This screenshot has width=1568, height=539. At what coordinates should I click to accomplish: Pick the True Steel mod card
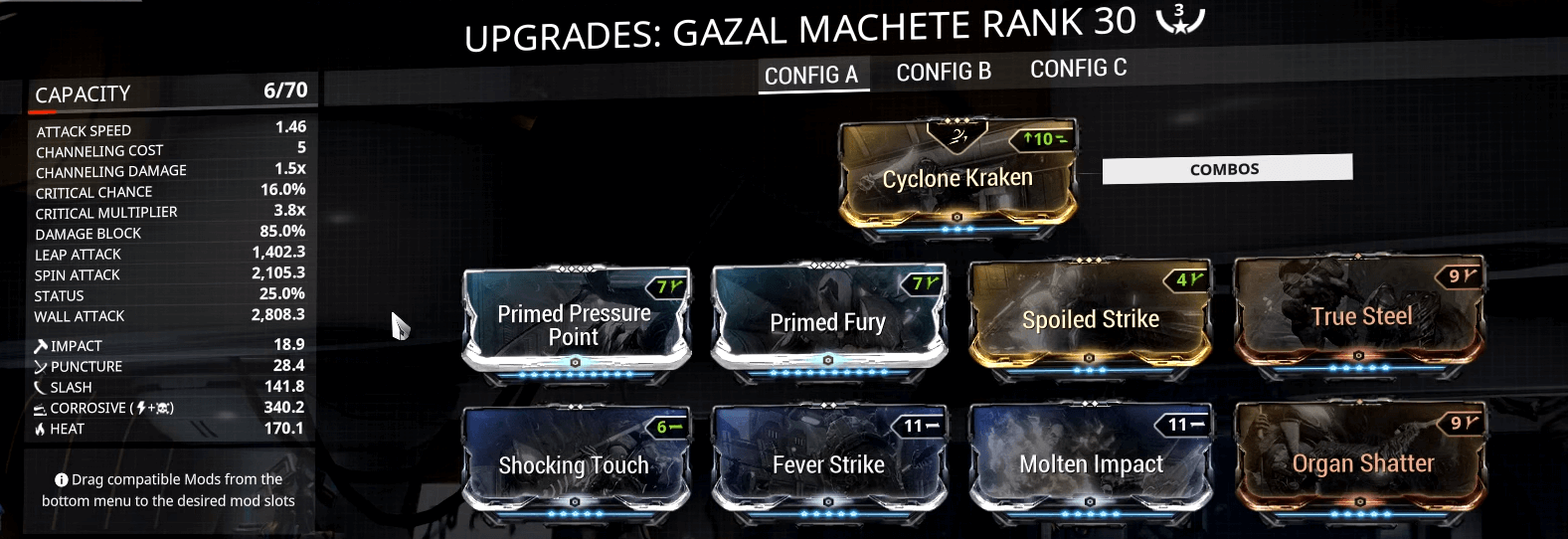point(1360,316)
